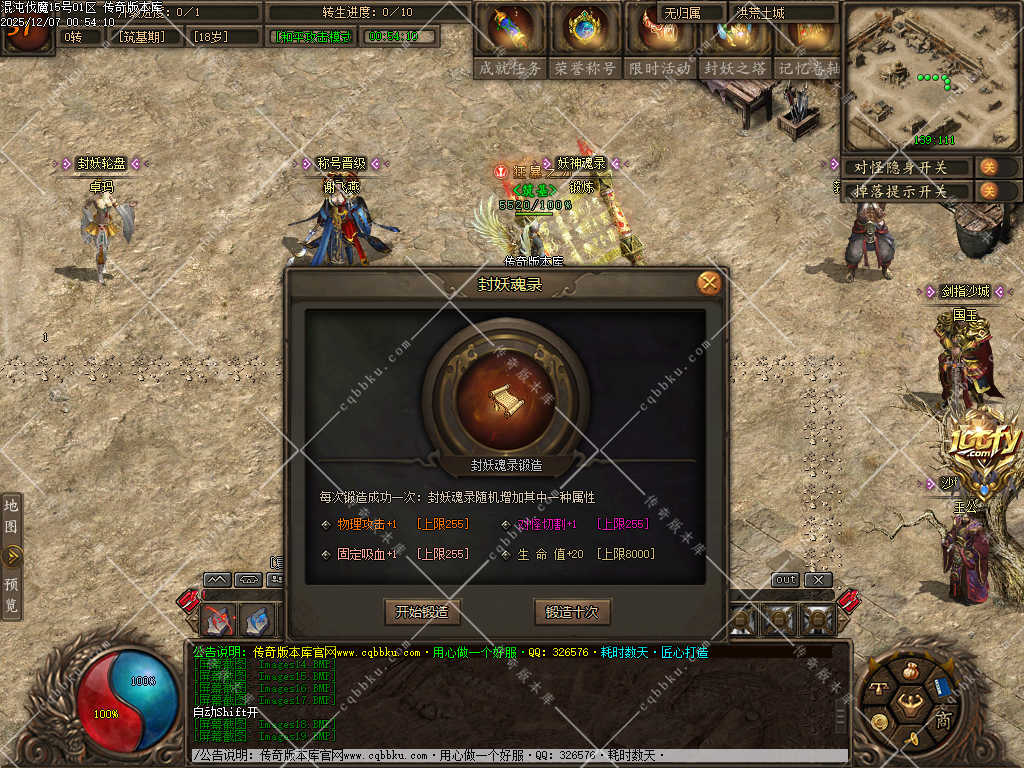1024x768 pixels.
Task: Click the center forging scroll orb
Action: [505, 397]
